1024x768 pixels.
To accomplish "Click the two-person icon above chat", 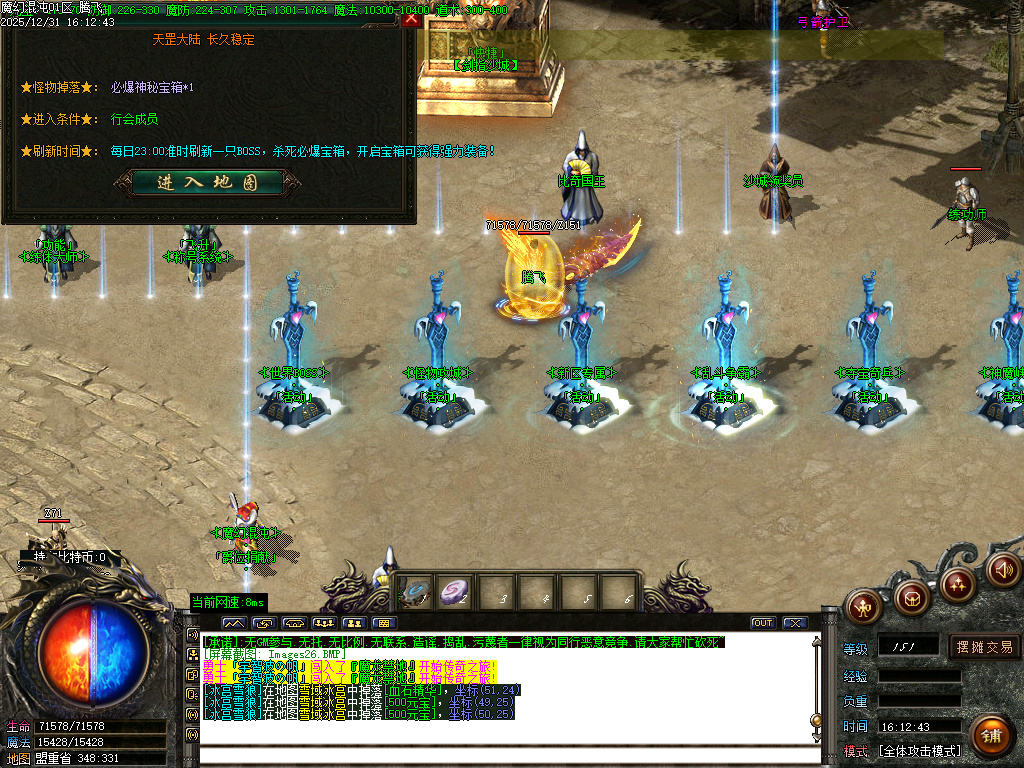I will click(352, 623).
